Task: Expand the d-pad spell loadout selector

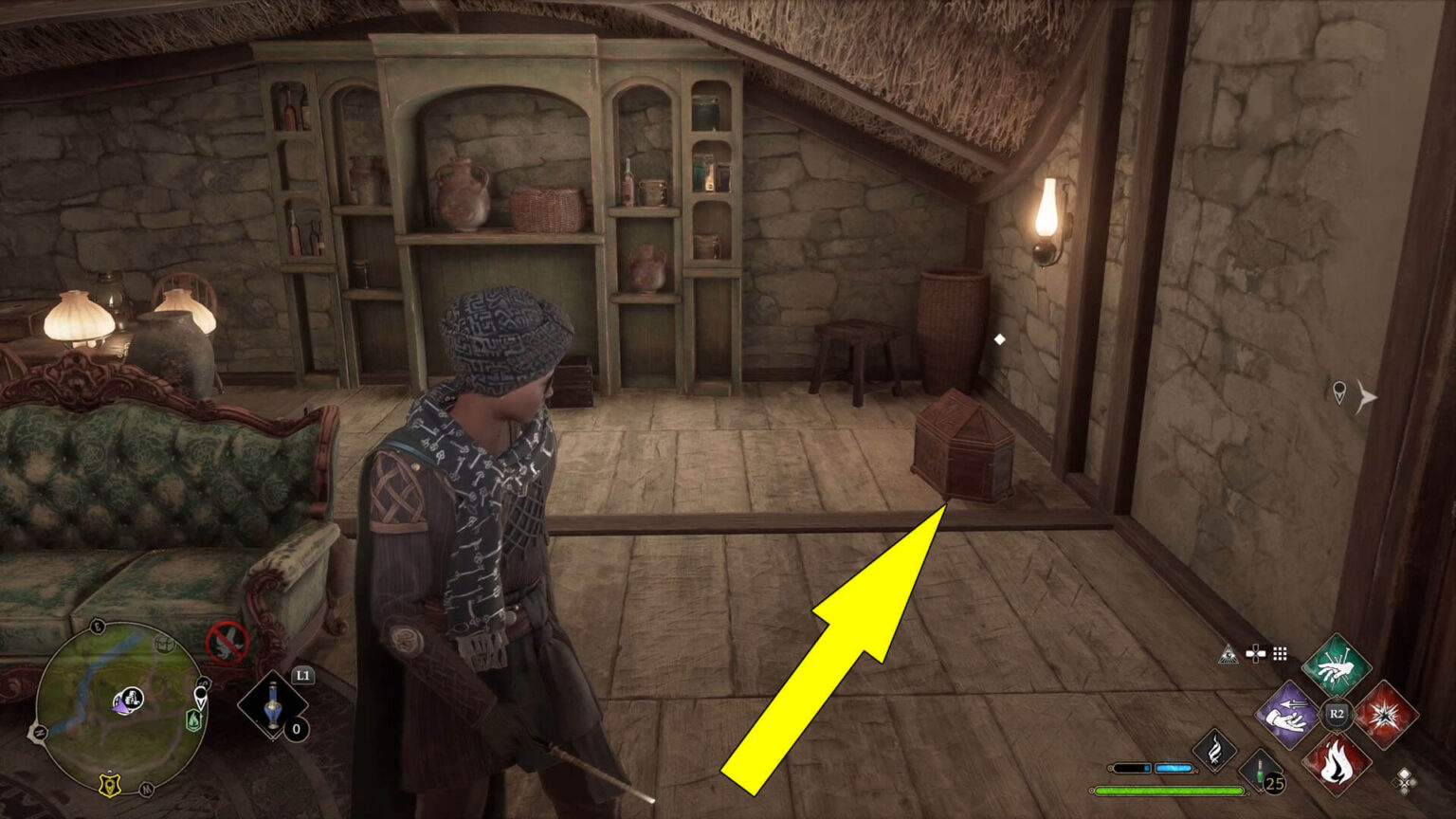Action: tap(1256, 653)
